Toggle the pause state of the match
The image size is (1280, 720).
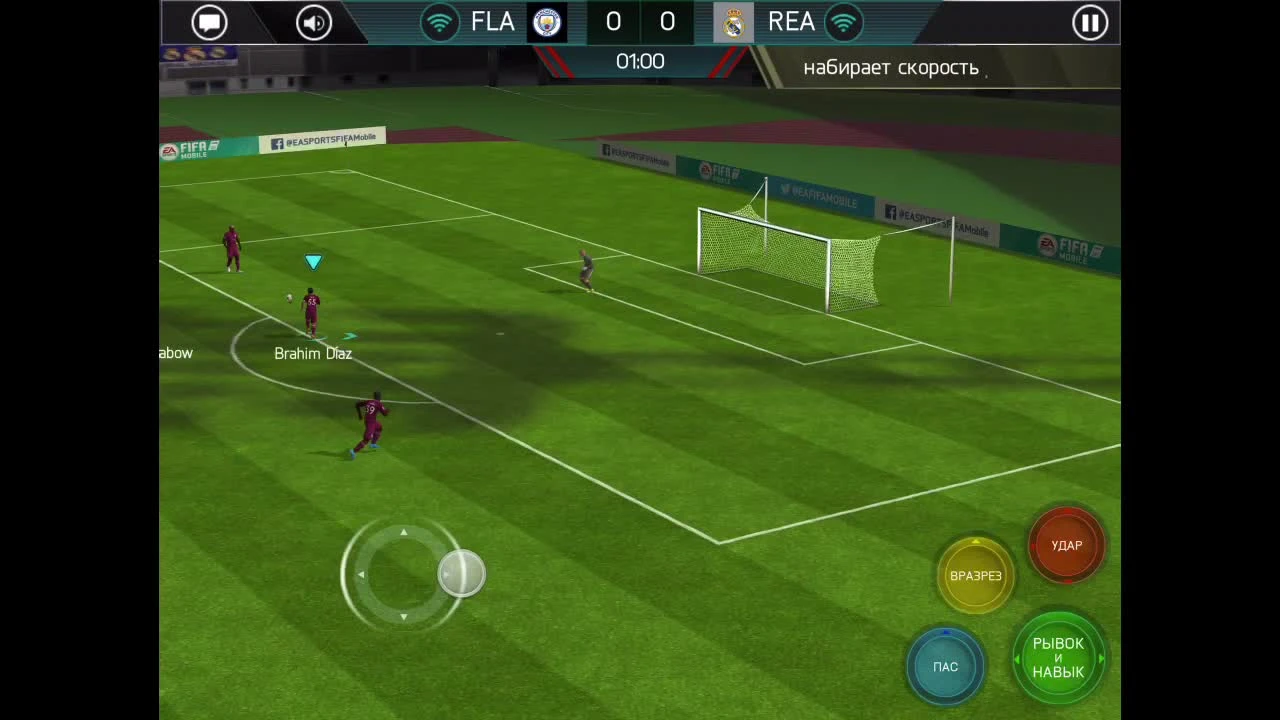pos(1090,22)
